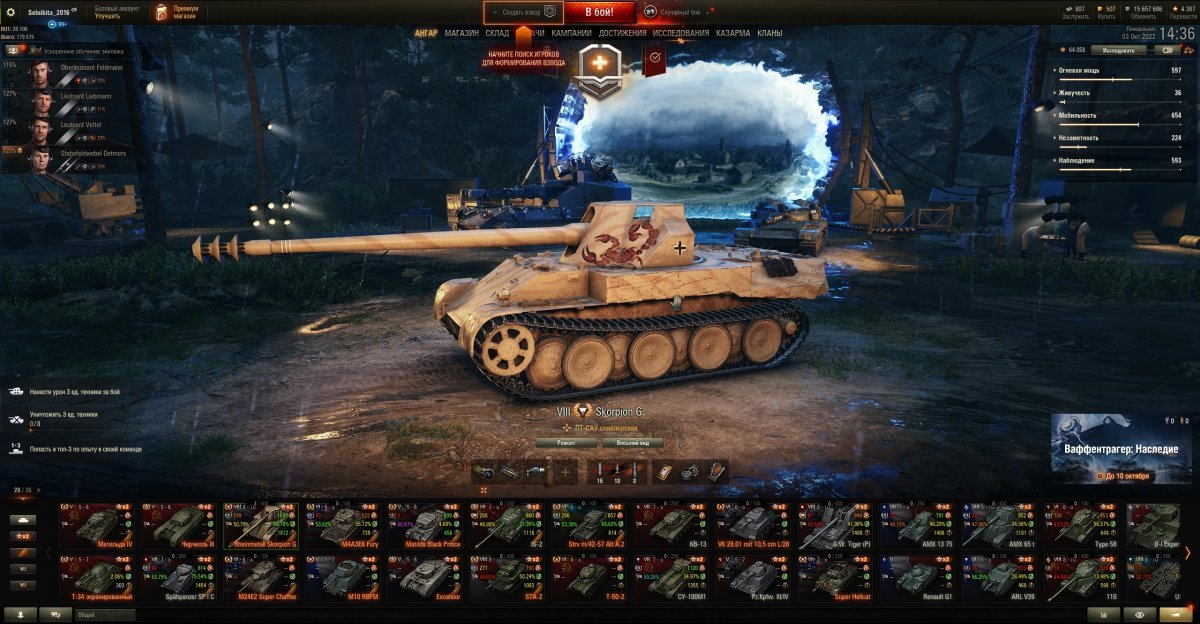Switch to the «КАЗАРМА» barracks tab
This screenshot has width=1200, height=624.
click(x=733, y=33)
